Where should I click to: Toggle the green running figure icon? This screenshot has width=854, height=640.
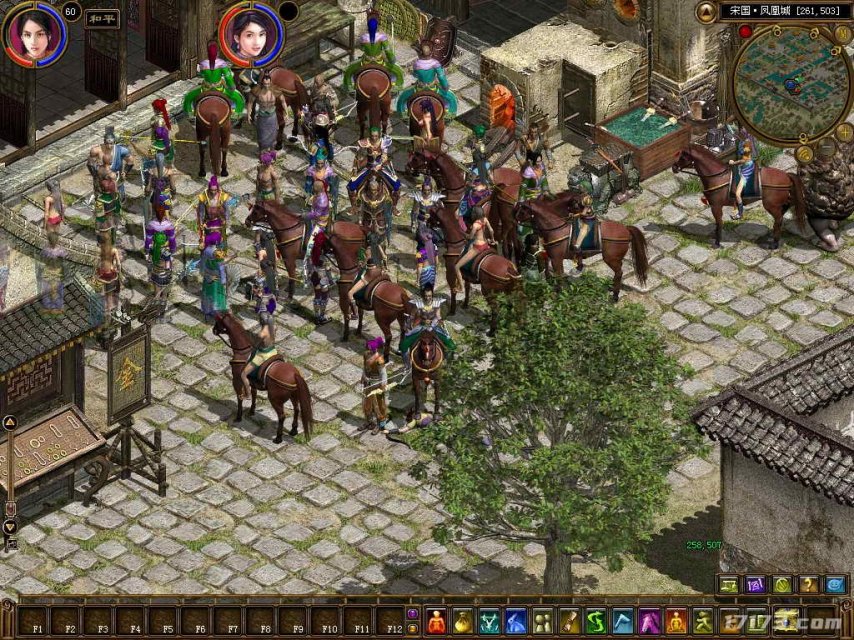pyautogui.click(x=704, y=621)
